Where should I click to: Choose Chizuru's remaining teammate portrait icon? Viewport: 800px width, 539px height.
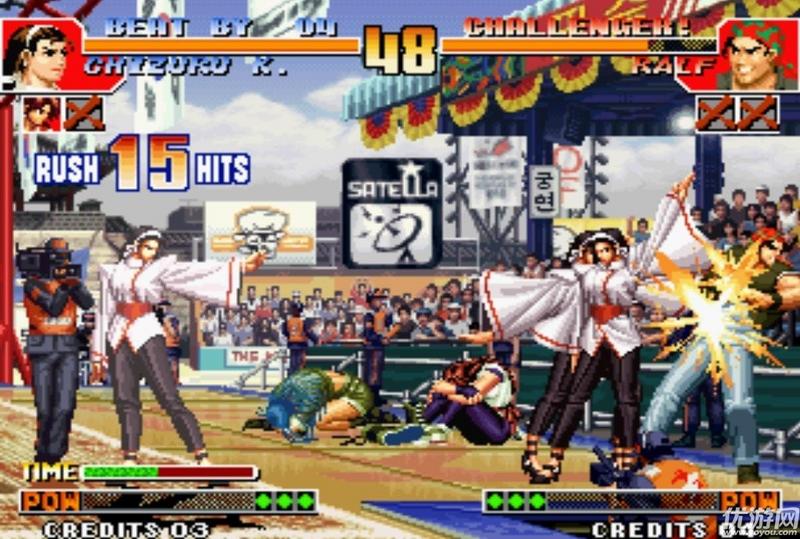pos(42,112)
